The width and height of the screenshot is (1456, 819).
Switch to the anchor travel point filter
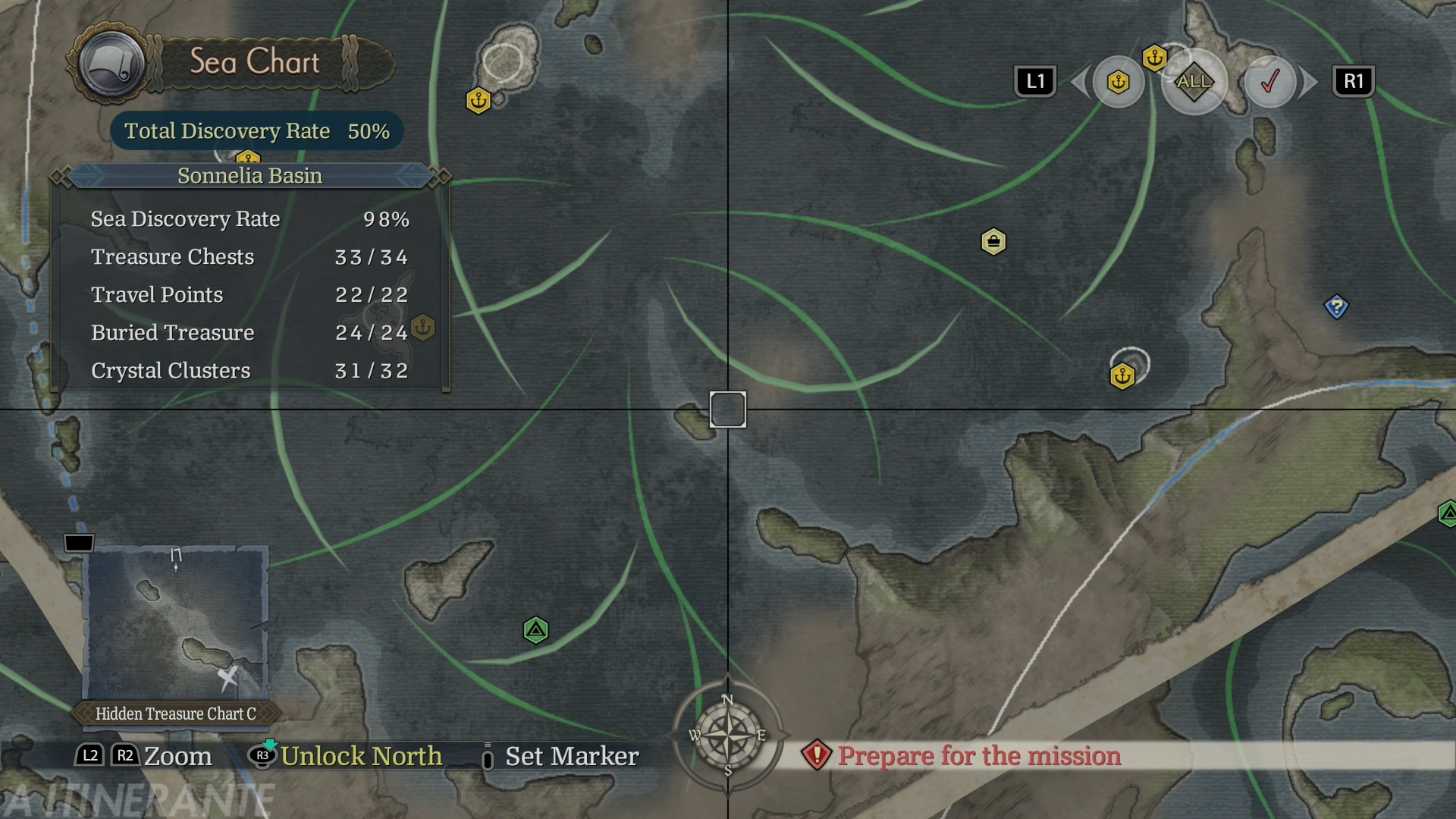pyautogui.click(x=1118, y=82)
